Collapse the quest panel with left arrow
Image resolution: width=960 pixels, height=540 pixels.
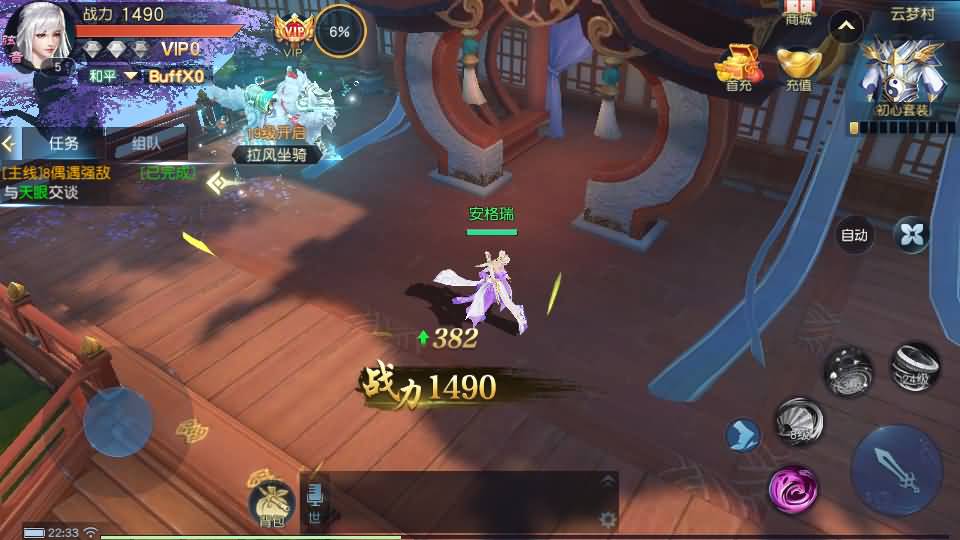9,143
